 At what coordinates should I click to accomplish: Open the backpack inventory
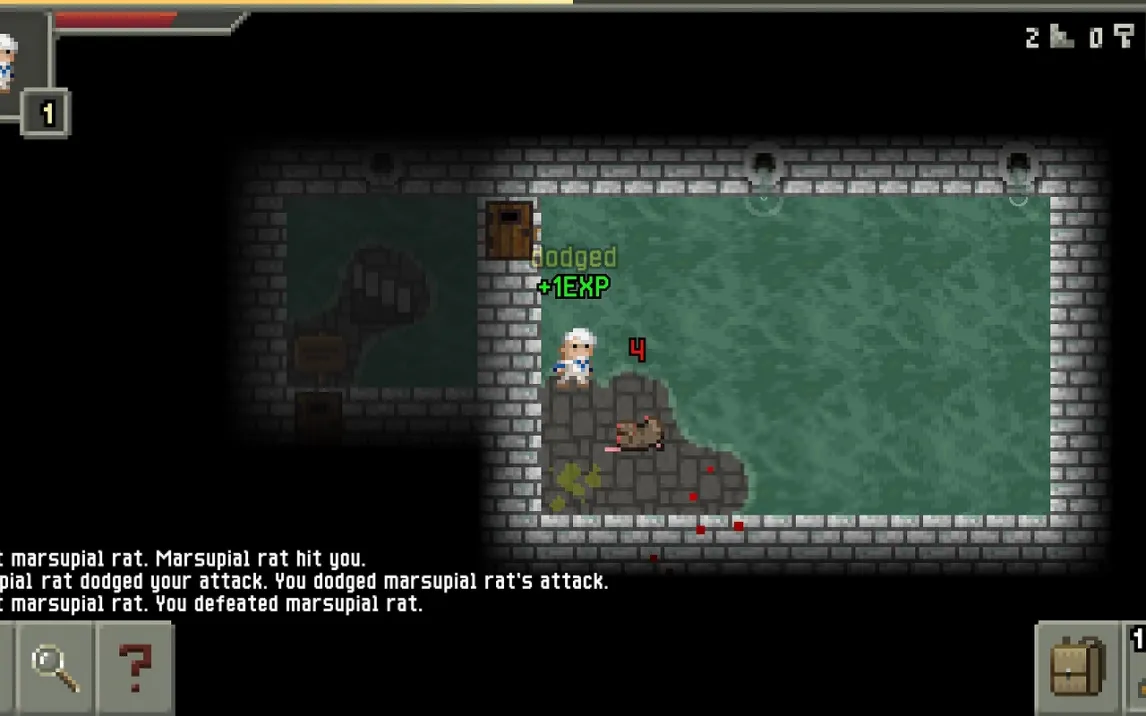(1078, 667)
